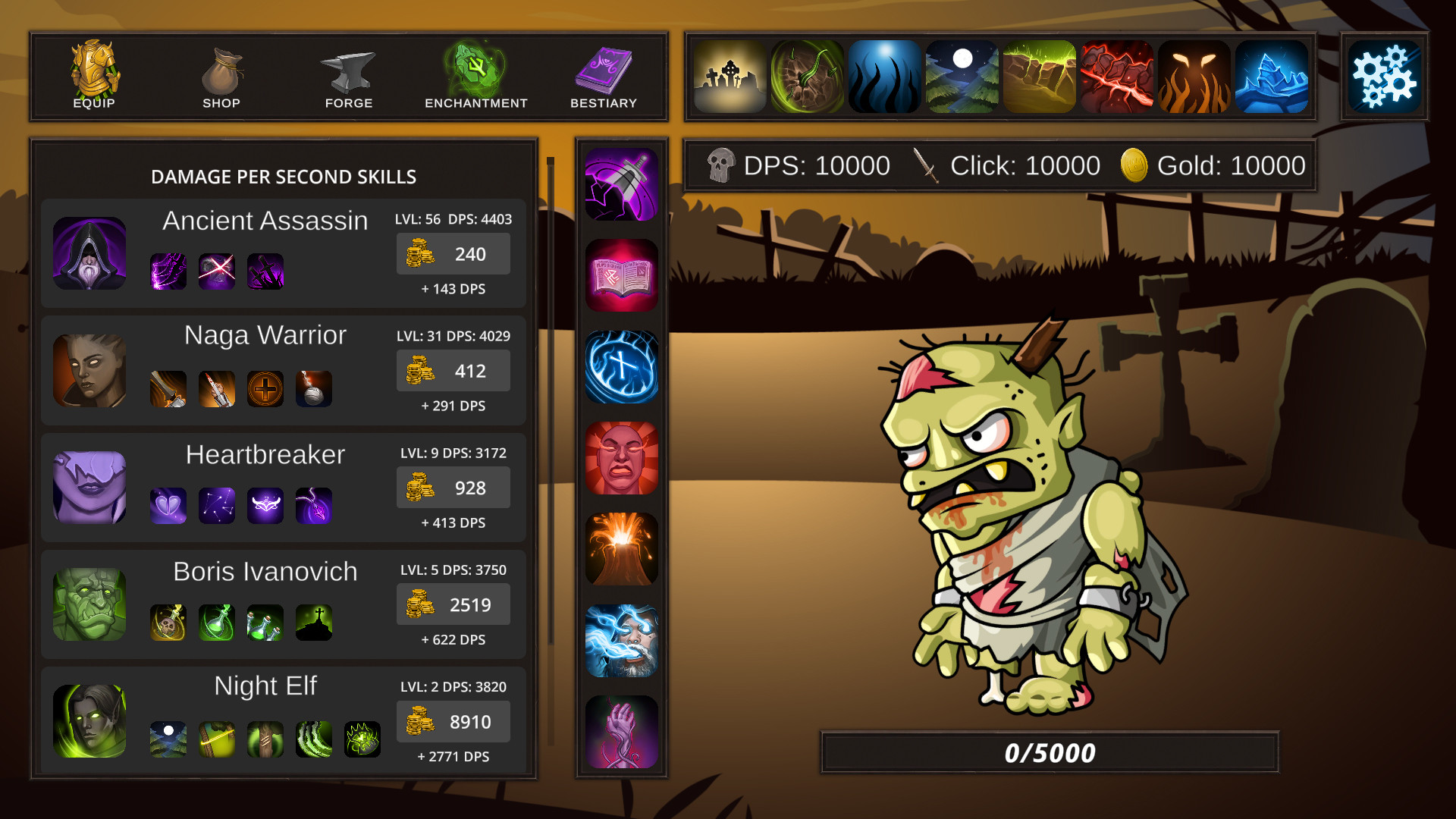
Task: Switch to the blue flame zone
Action: (x=884, y=76)
